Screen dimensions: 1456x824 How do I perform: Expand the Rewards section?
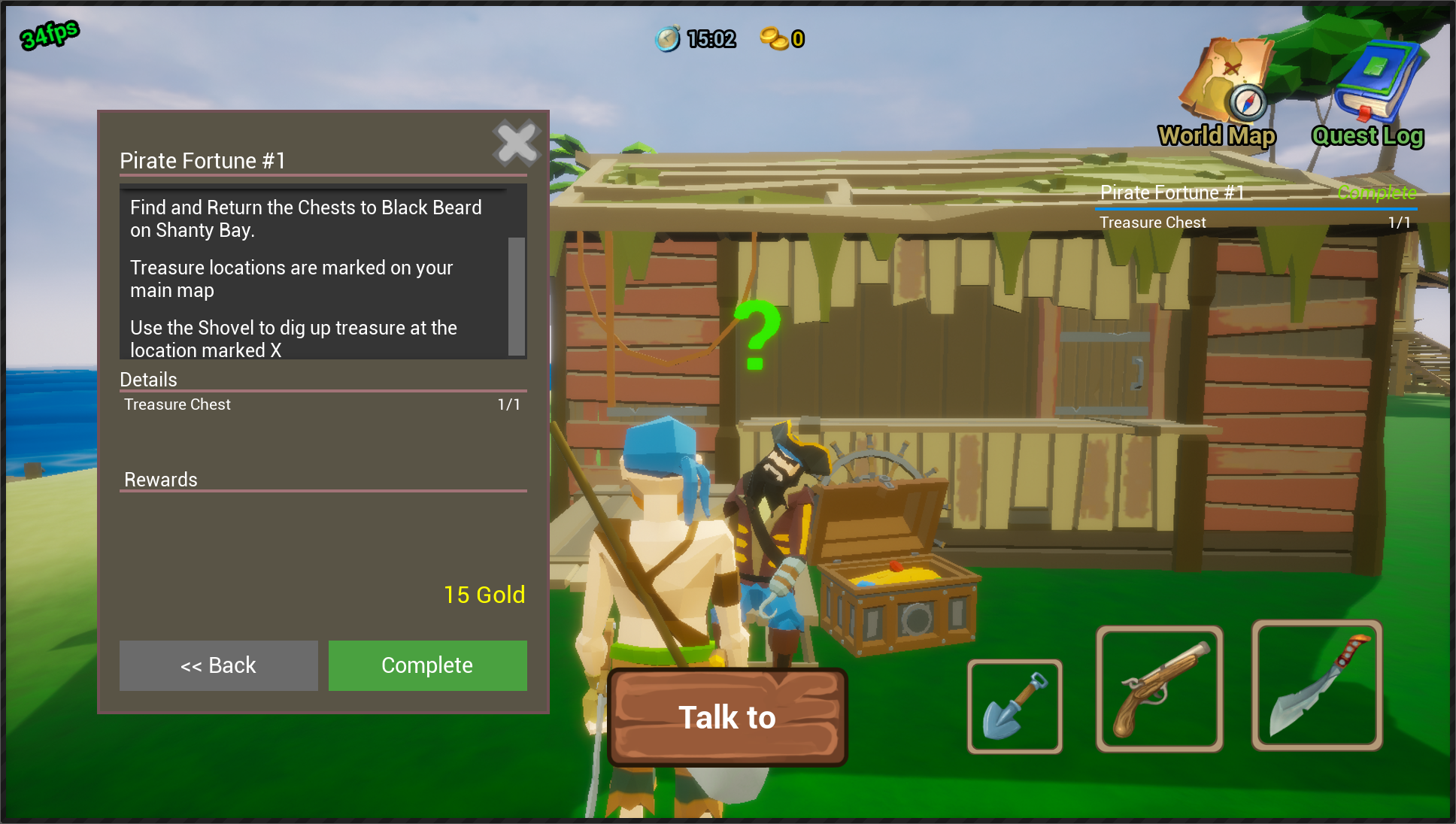tap(160, 480)
